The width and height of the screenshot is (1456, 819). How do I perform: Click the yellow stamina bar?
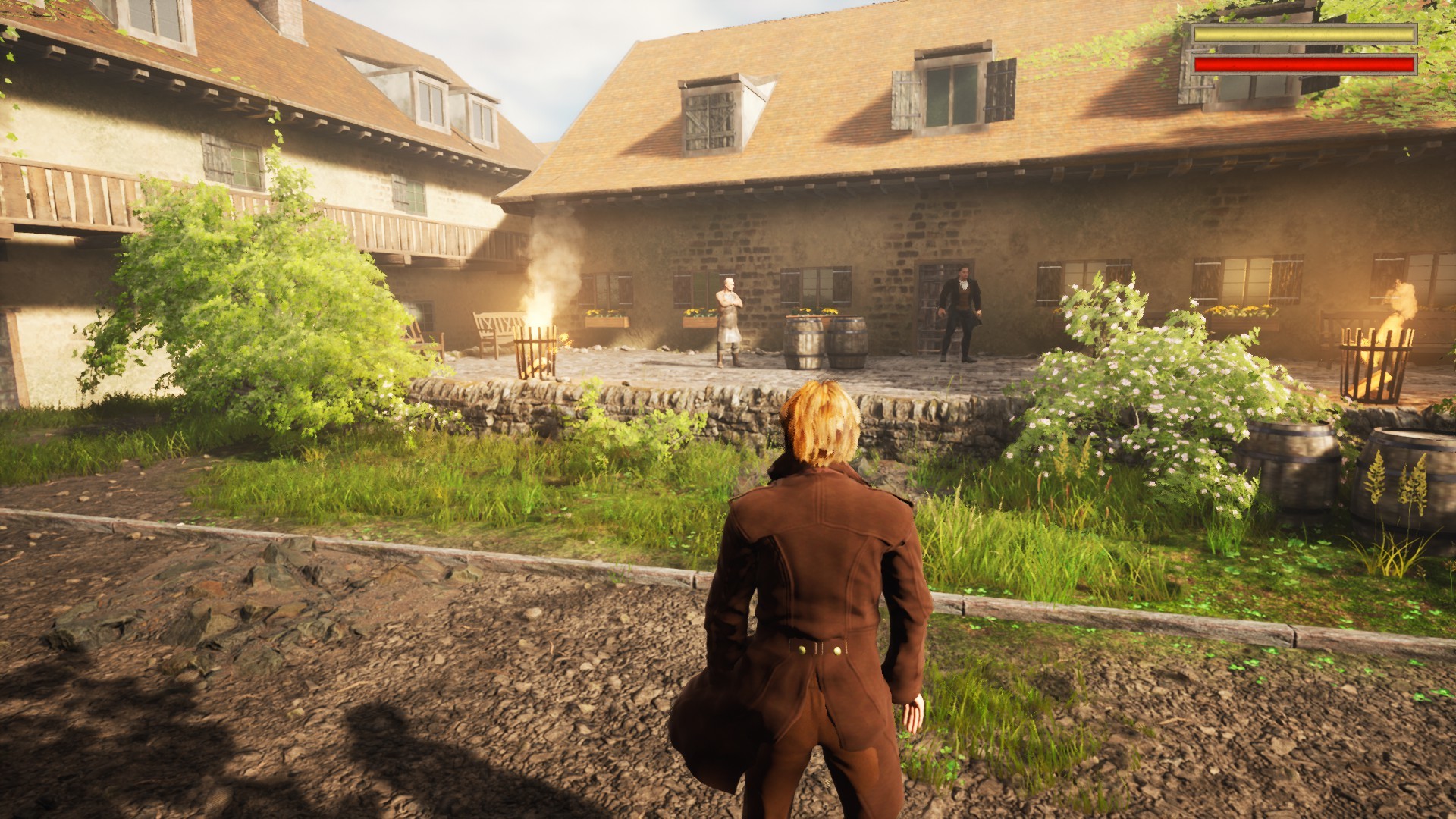click(x=1304, y=34)
